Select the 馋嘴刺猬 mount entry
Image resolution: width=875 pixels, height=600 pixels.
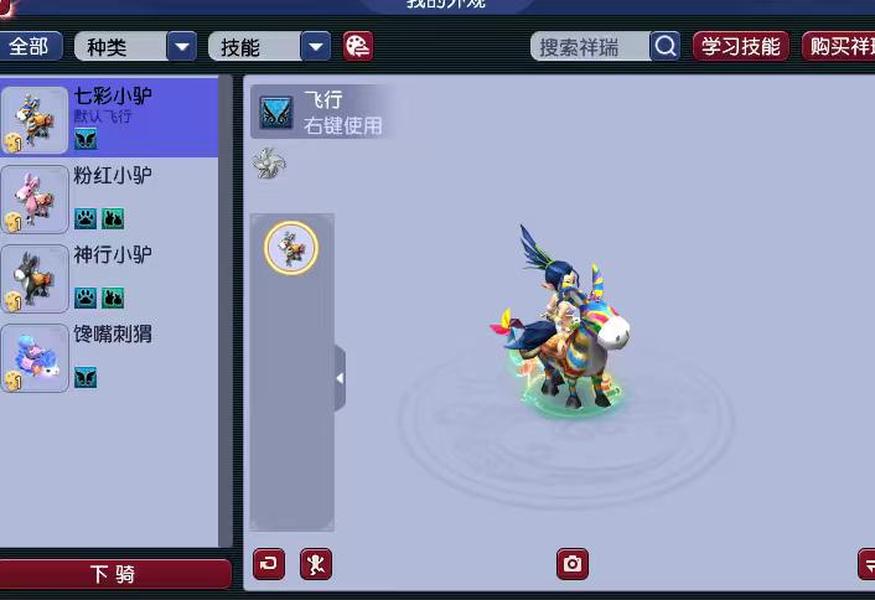tap(110, 356)
